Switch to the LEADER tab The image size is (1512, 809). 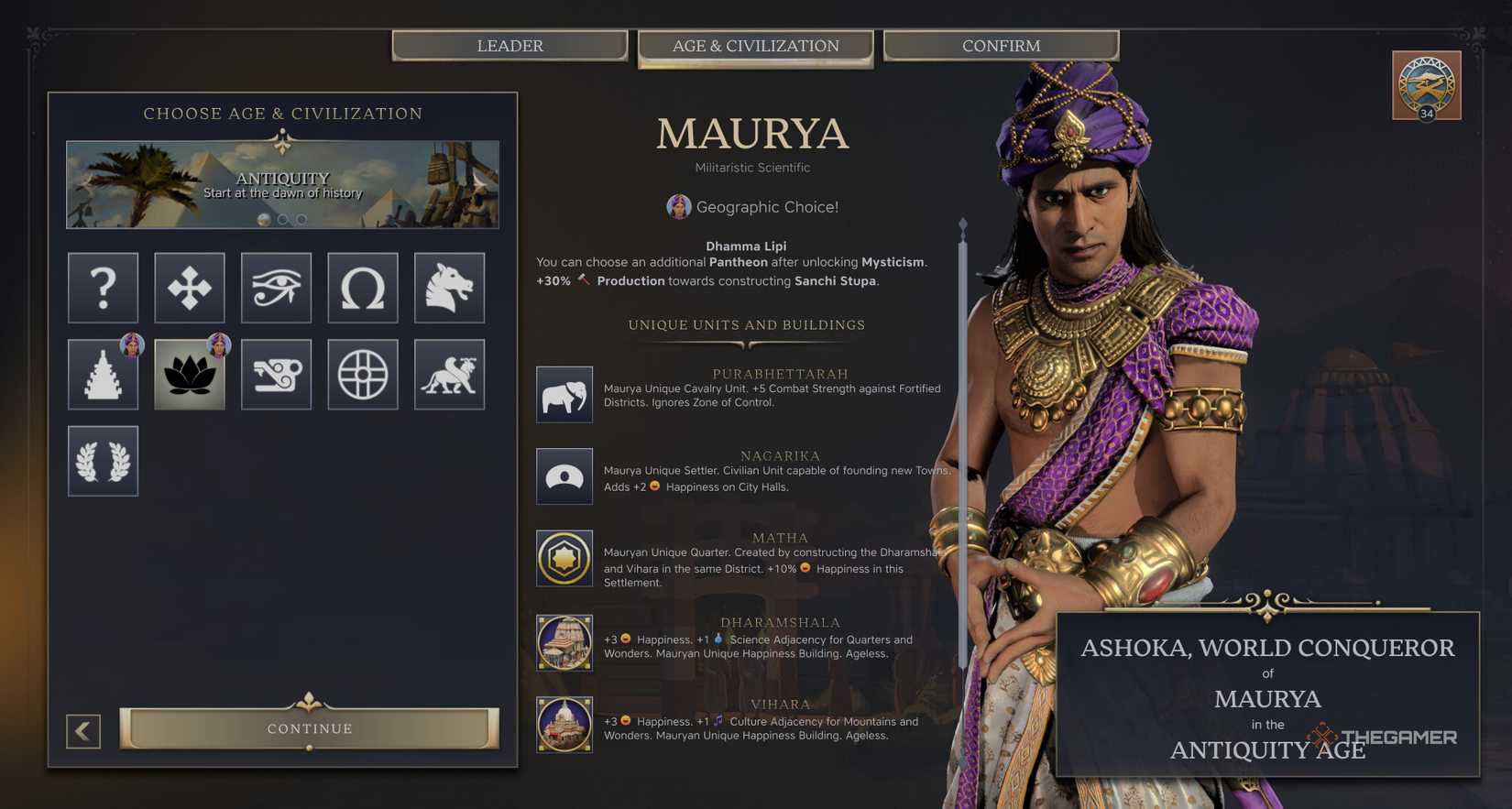(509, 45)
